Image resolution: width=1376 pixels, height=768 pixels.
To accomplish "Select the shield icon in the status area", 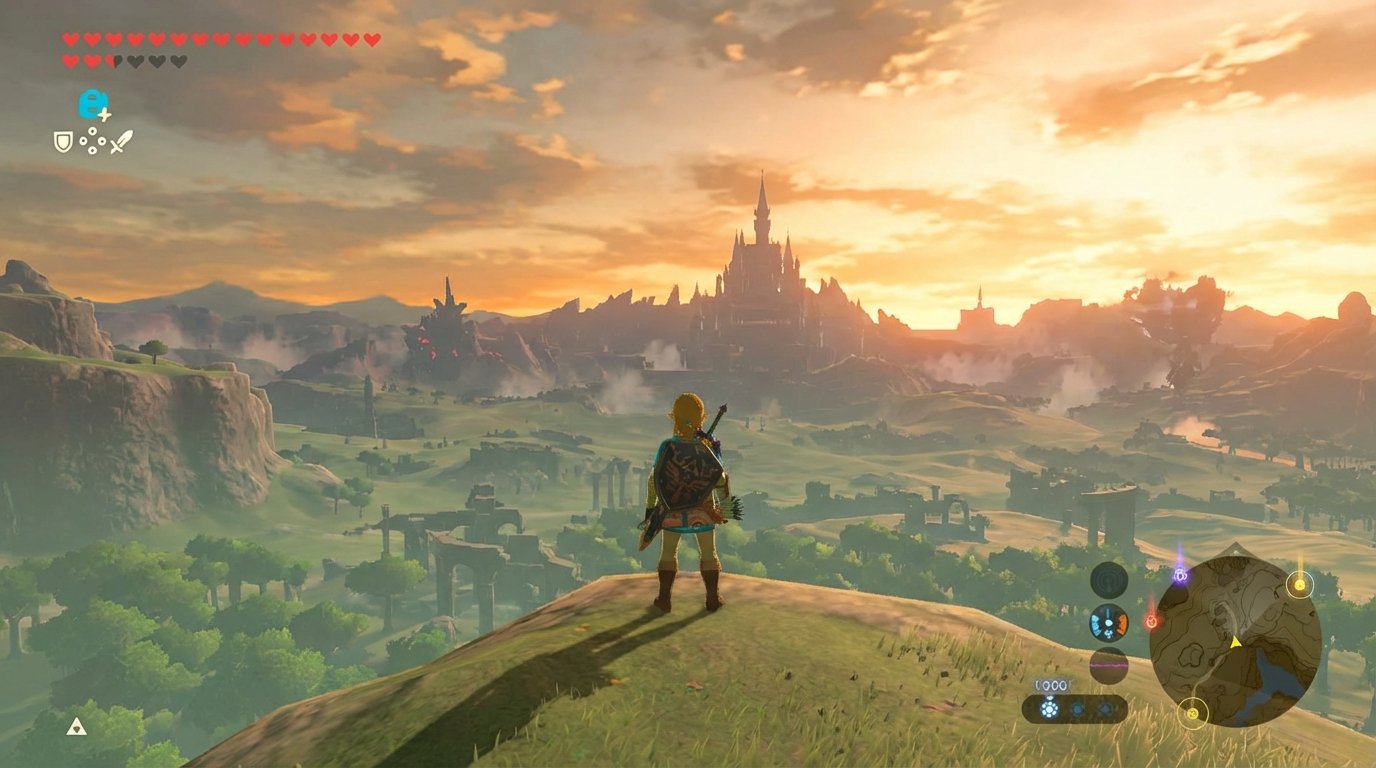I will pyautogui.click(x=64, y=141).
